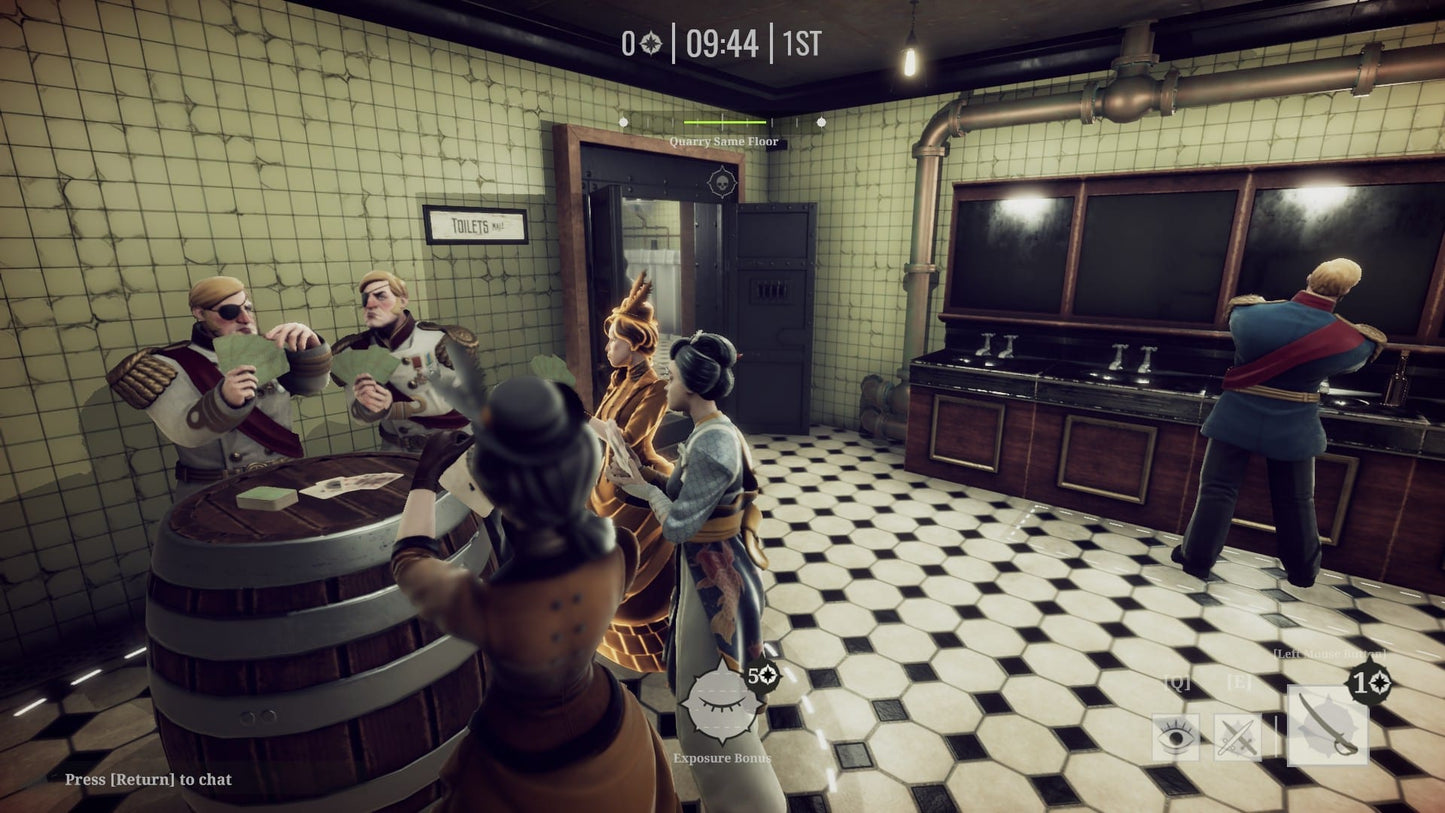Viewport: 1445px width, 813px height.
Task: Toggle the [E] ability keybind label
Action: [1239, 682]
